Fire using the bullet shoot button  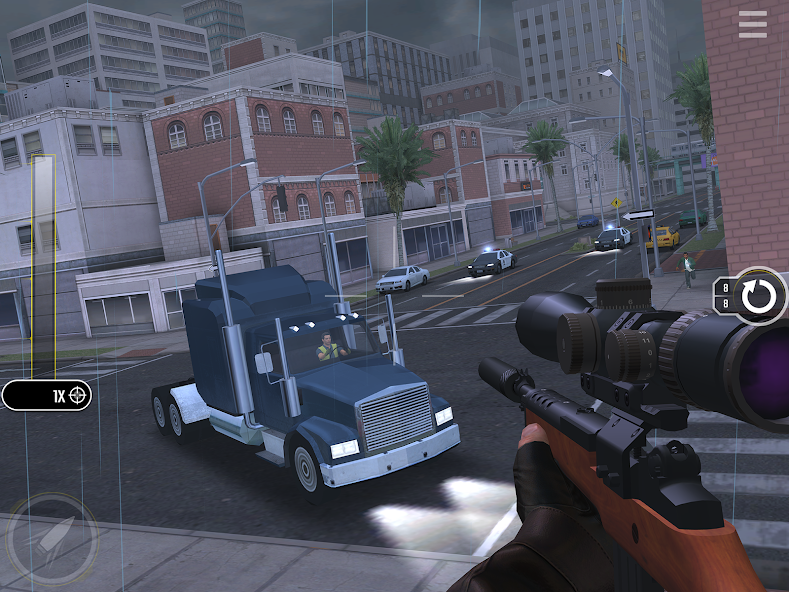[x=51, y=540]
